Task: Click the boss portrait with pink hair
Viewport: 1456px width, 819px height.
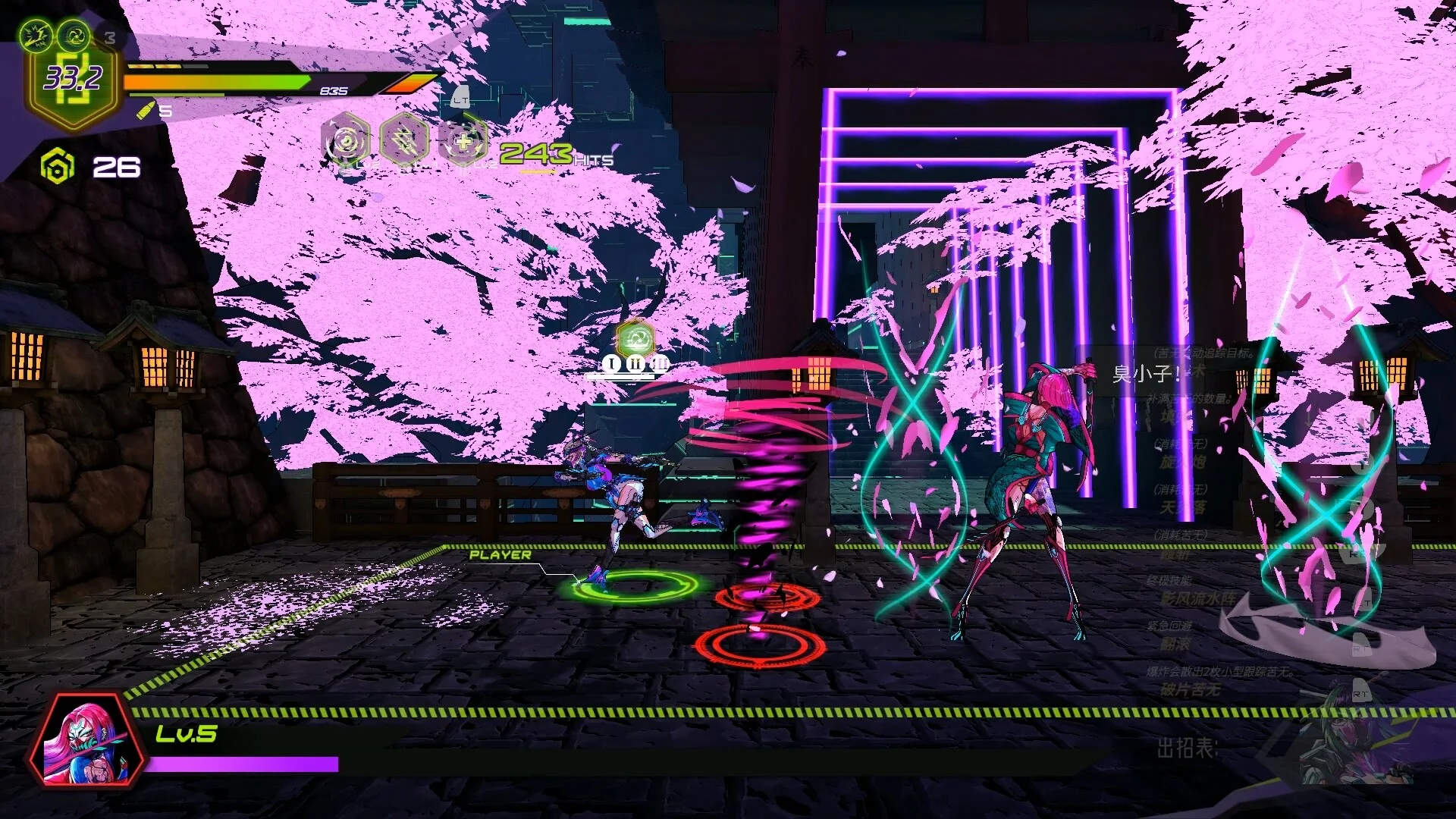Action: click(86, 739)
